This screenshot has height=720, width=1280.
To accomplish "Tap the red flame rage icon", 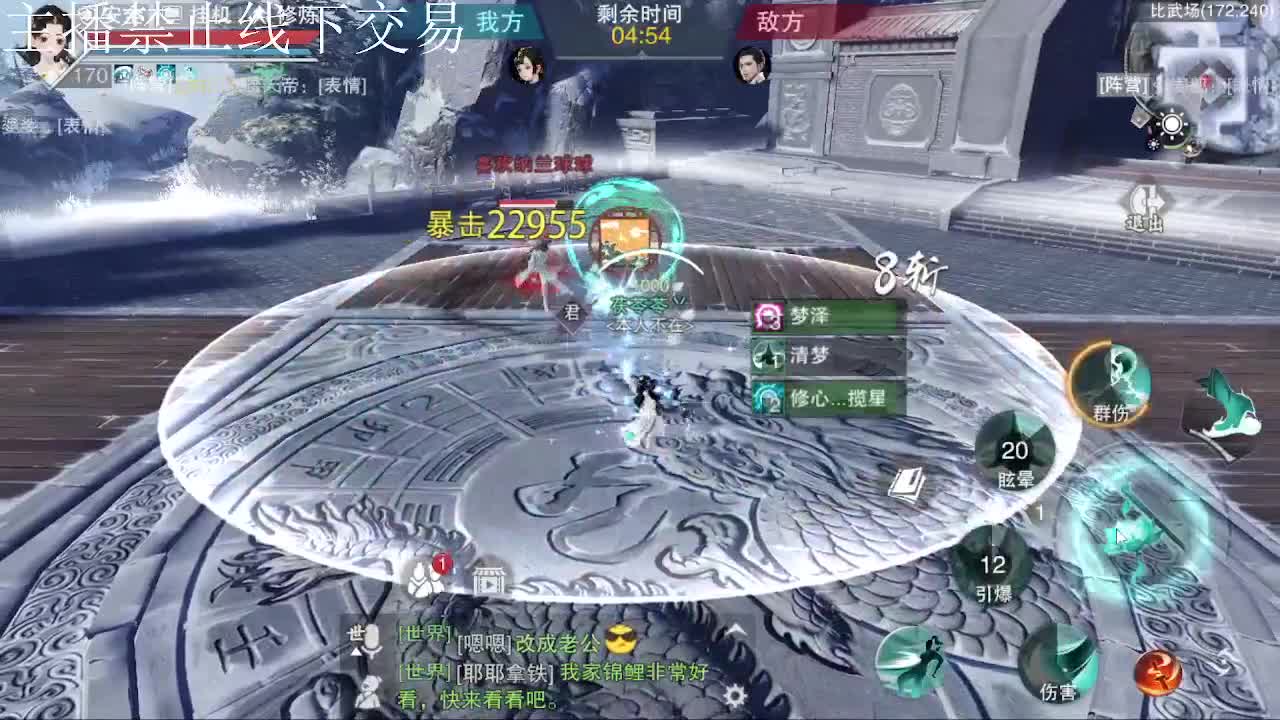I will pos(1157,673).
